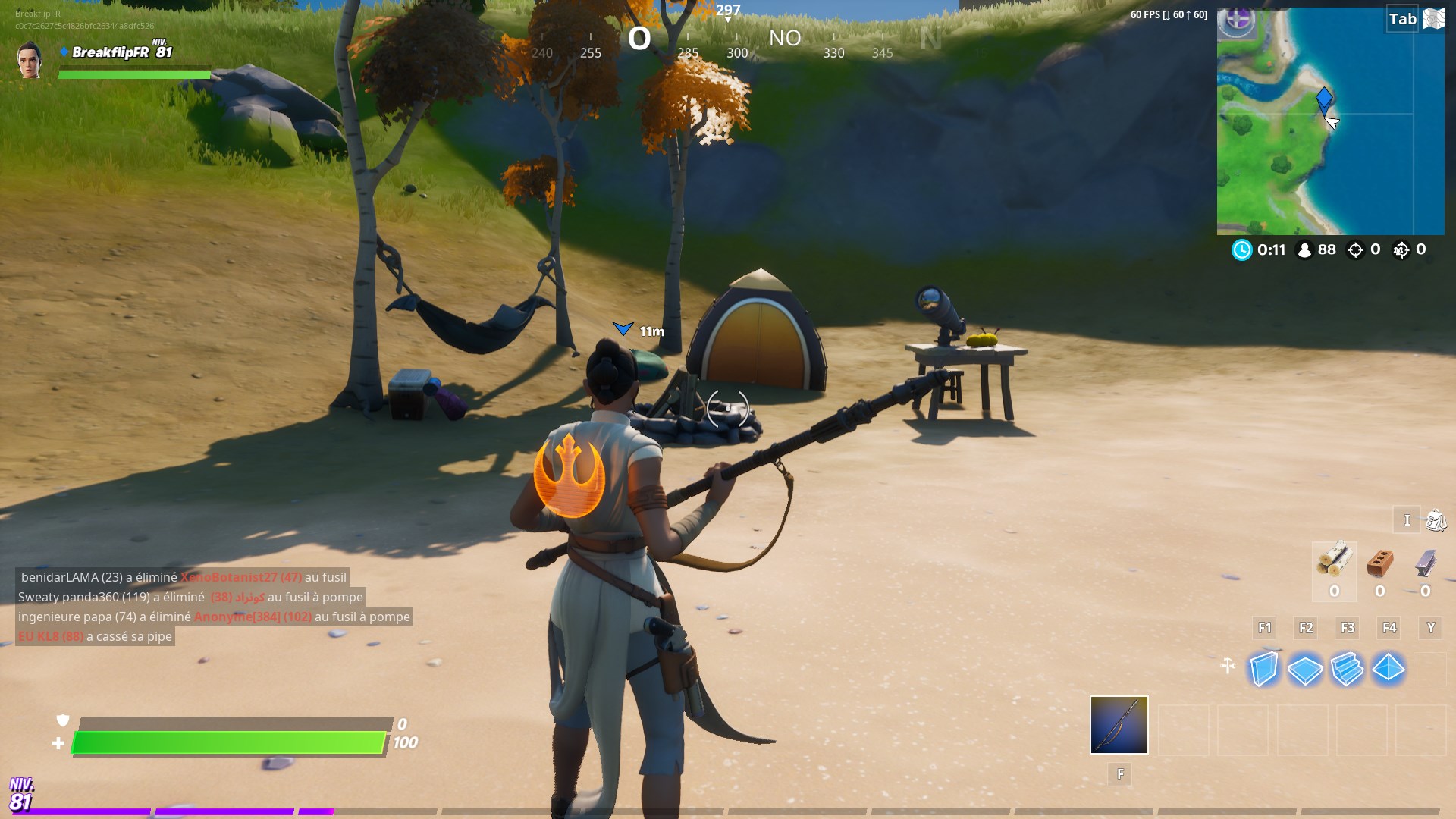
Task: Click the blue waypoint marker on minimap
Action: pos(1323,99)
